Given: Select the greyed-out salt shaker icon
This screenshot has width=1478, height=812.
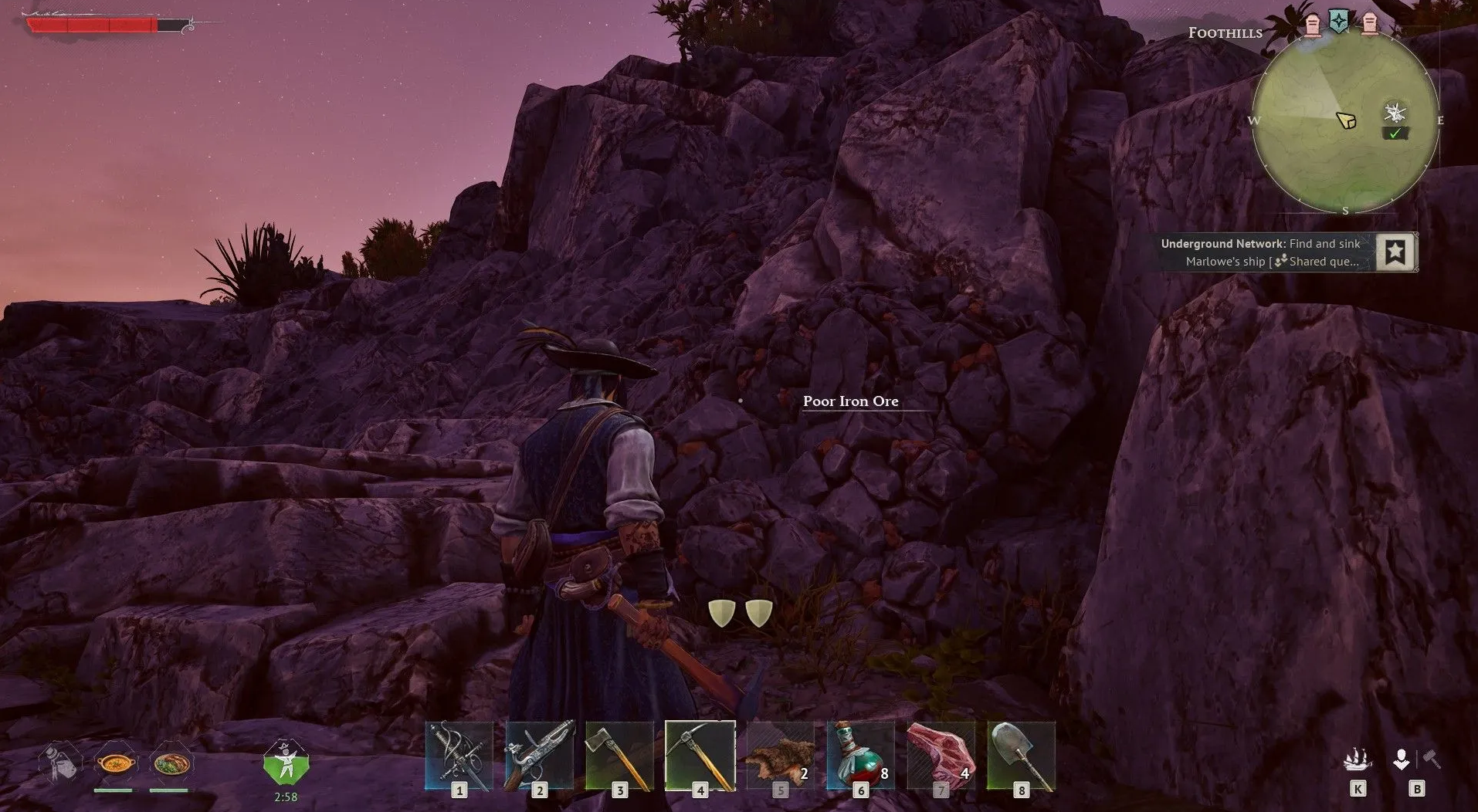Looking at the screenshot, I should pyautogui.click(x=61, y=762).
